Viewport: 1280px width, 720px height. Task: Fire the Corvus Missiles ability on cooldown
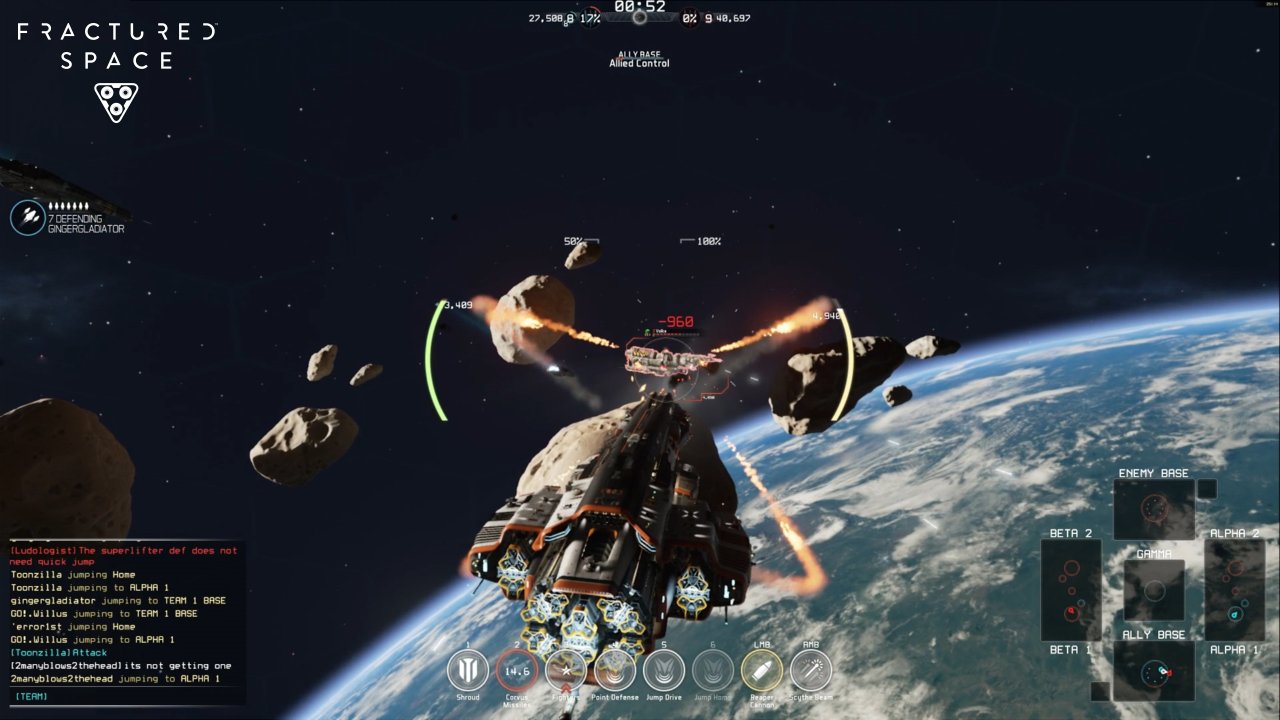[517, 670]
